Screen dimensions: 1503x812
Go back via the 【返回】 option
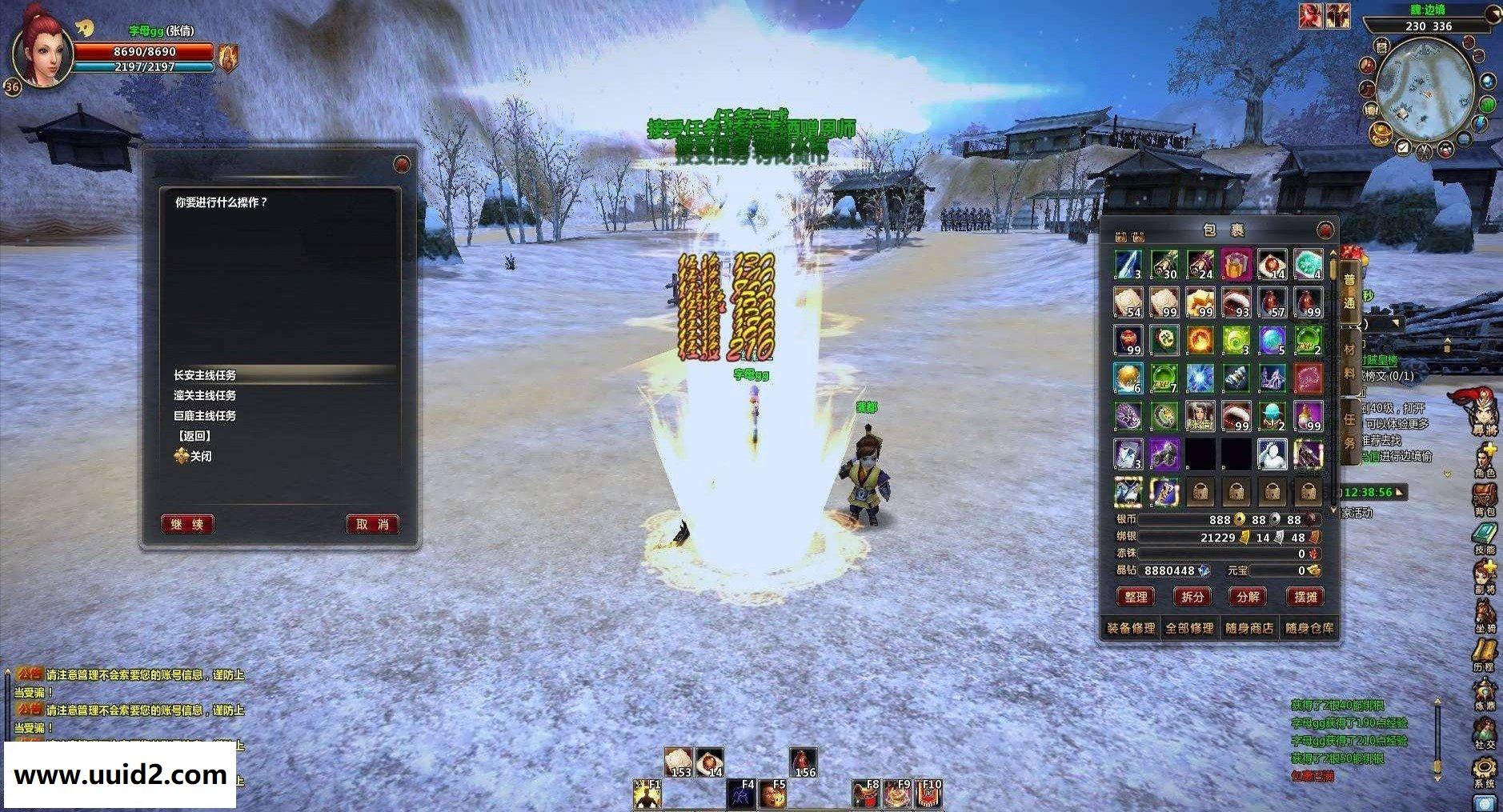click(193, 436)
